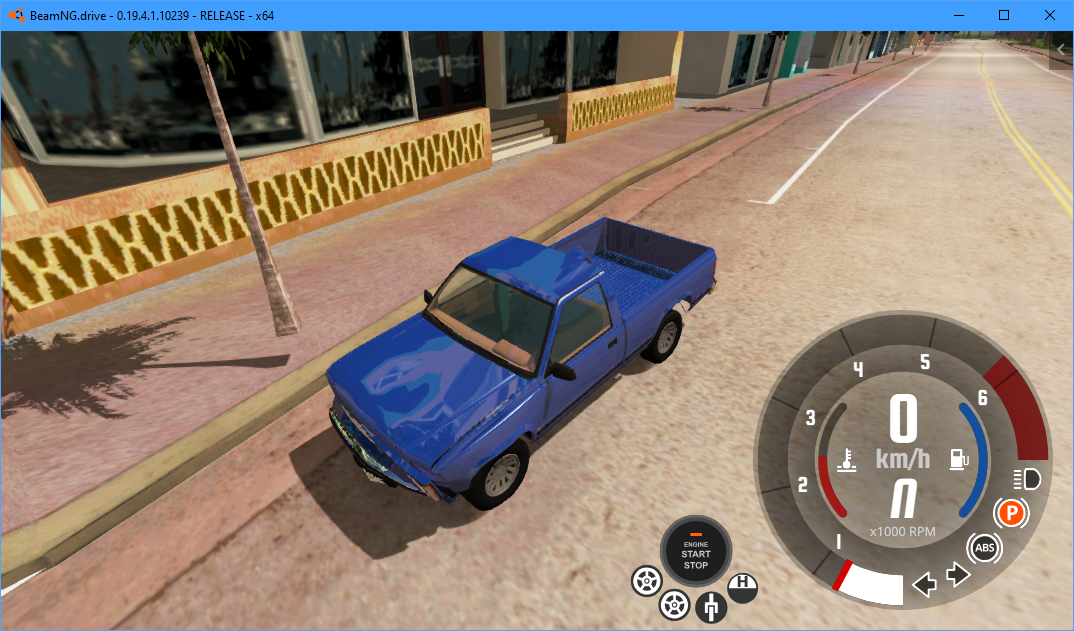The image size is (1074, 631).
Task: Expand the side panel arrow
Action: point(1061,49)
